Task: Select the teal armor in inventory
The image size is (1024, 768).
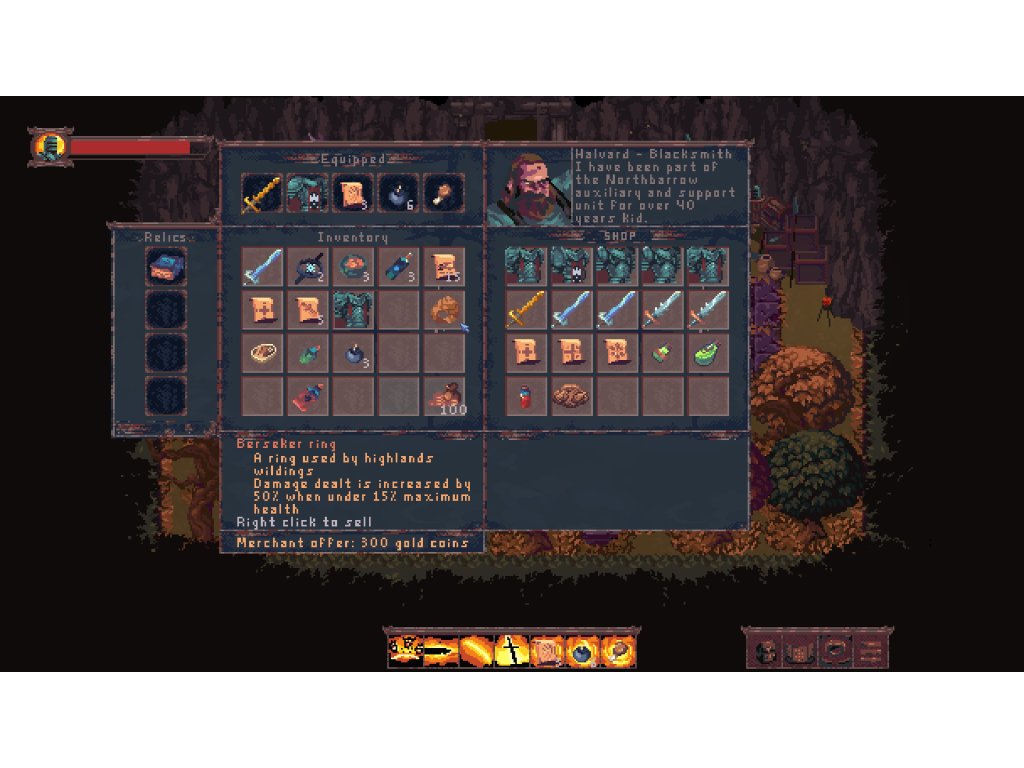Action: click(x=353, y=310)
